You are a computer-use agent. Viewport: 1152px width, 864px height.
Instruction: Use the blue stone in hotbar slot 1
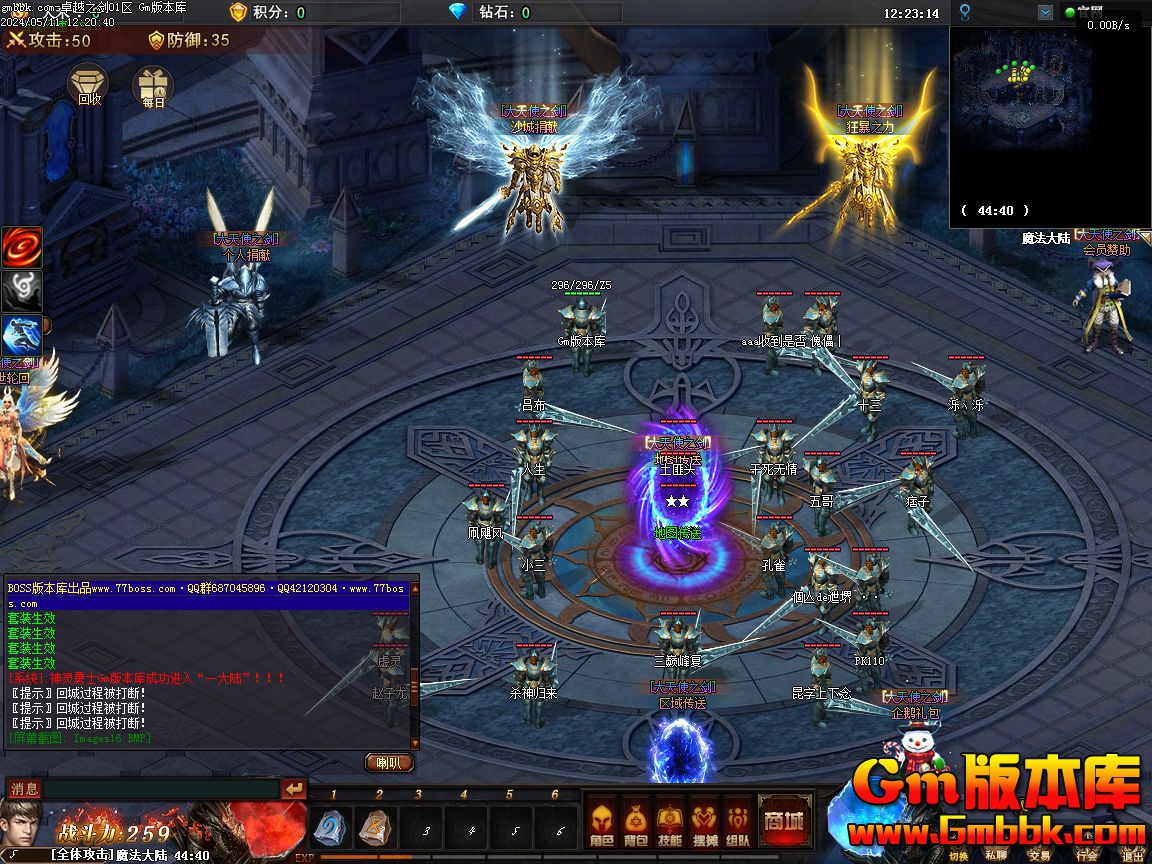333,828
